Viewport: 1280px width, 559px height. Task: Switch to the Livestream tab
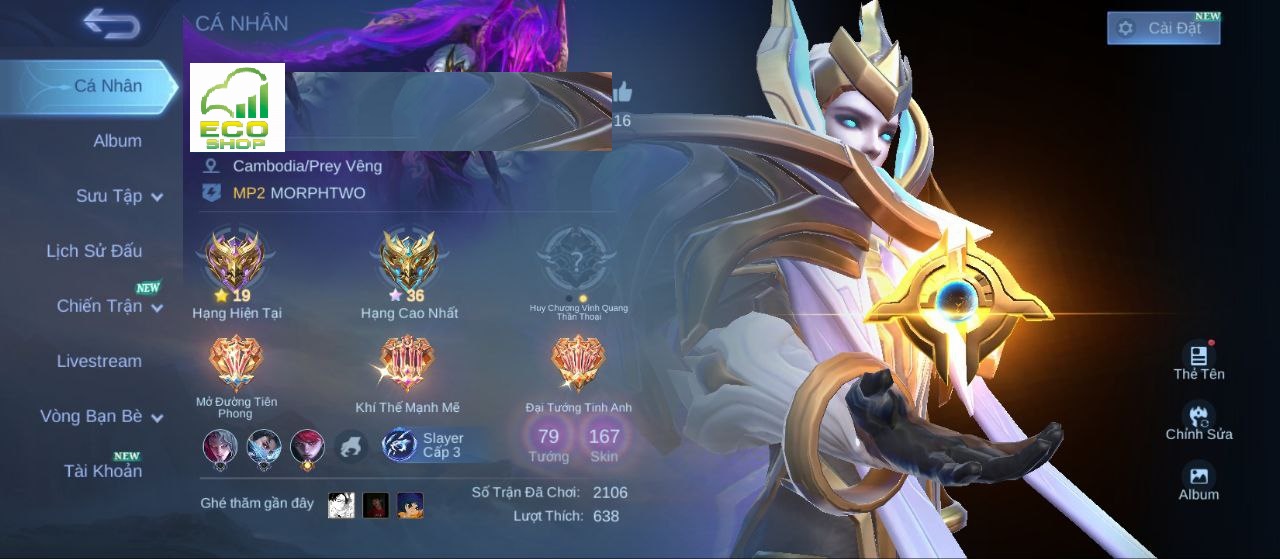tap(99, 361)
